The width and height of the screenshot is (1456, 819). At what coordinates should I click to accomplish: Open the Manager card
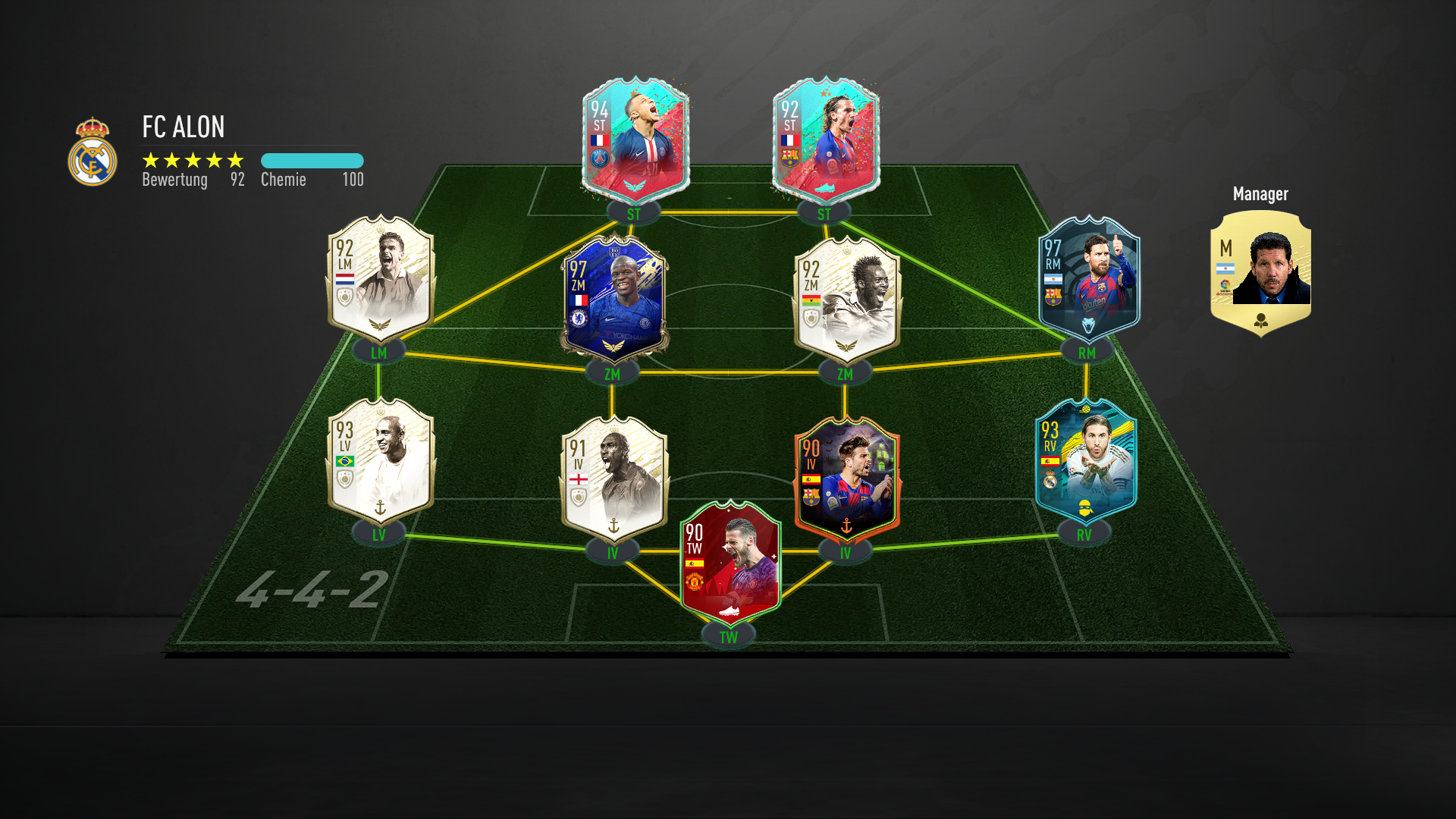pos(1260,273)
